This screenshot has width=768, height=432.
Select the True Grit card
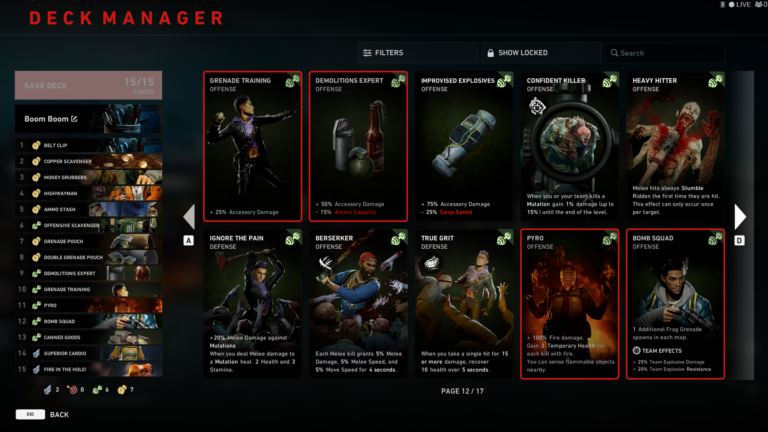coord(462,304)
